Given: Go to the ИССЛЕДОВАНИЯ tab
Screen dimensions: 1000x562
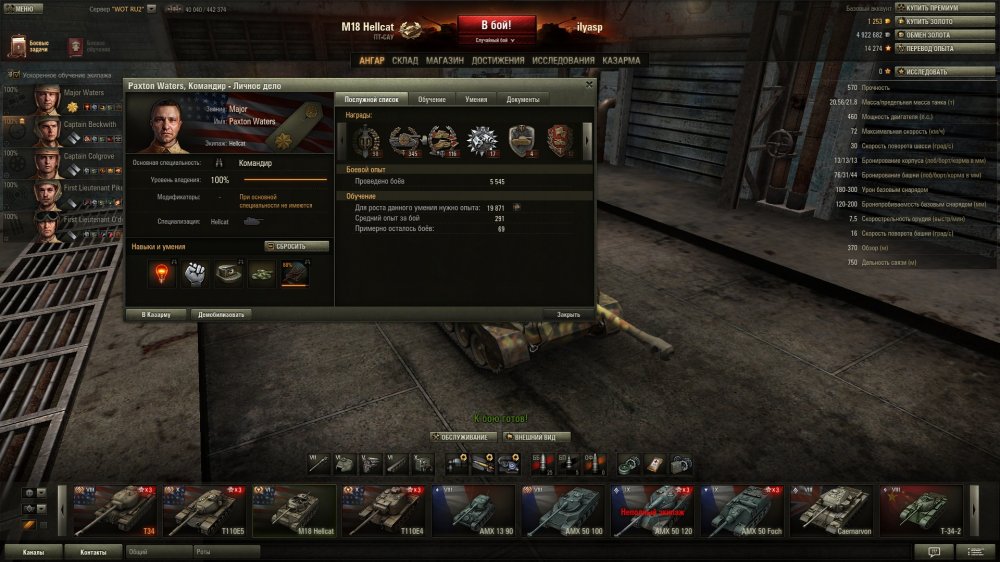Looking at the screenshot, I should [x=565, y=60].
